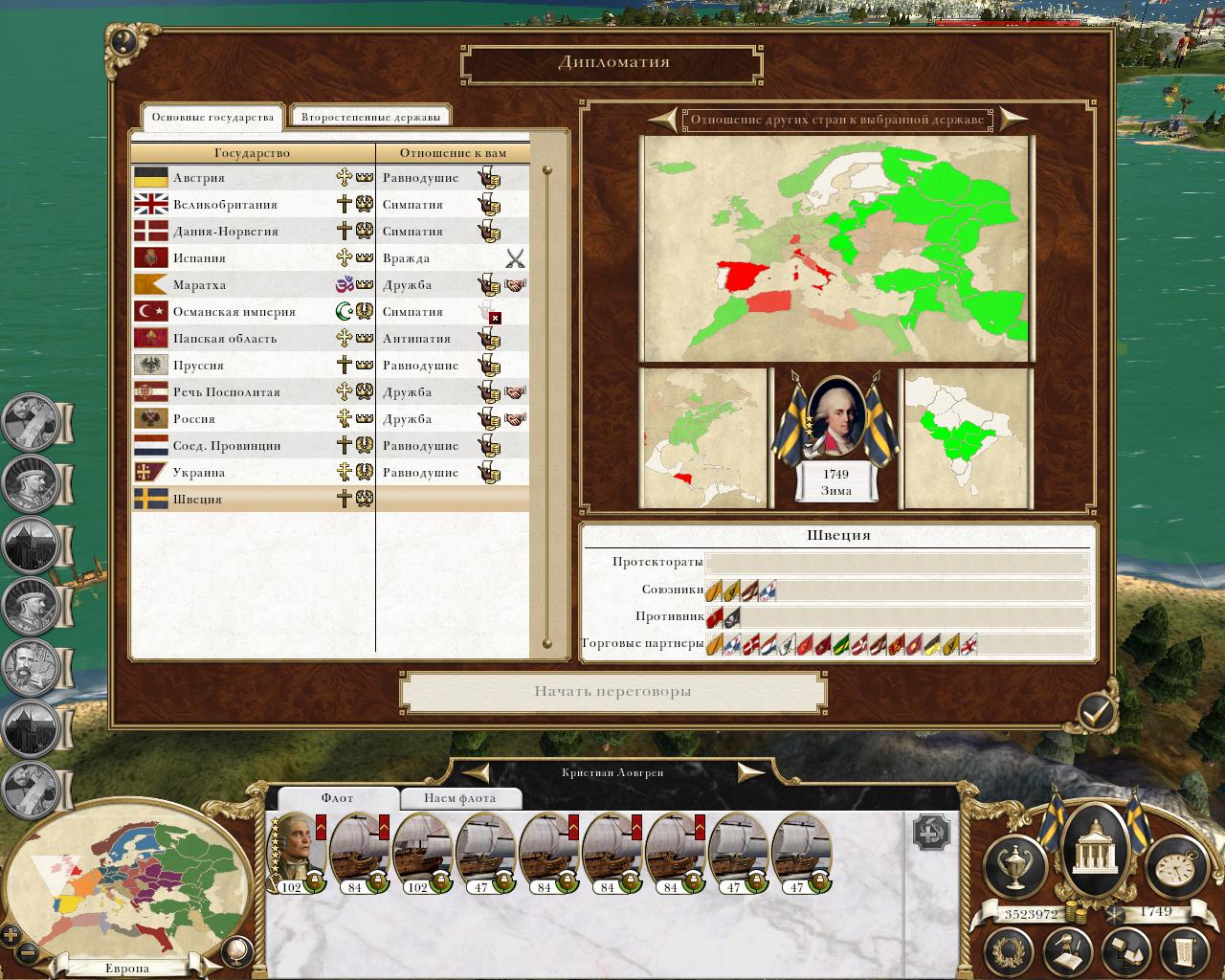Zoom in the Европа minimap with plus

pyautogui.click(x=11, y=935)
